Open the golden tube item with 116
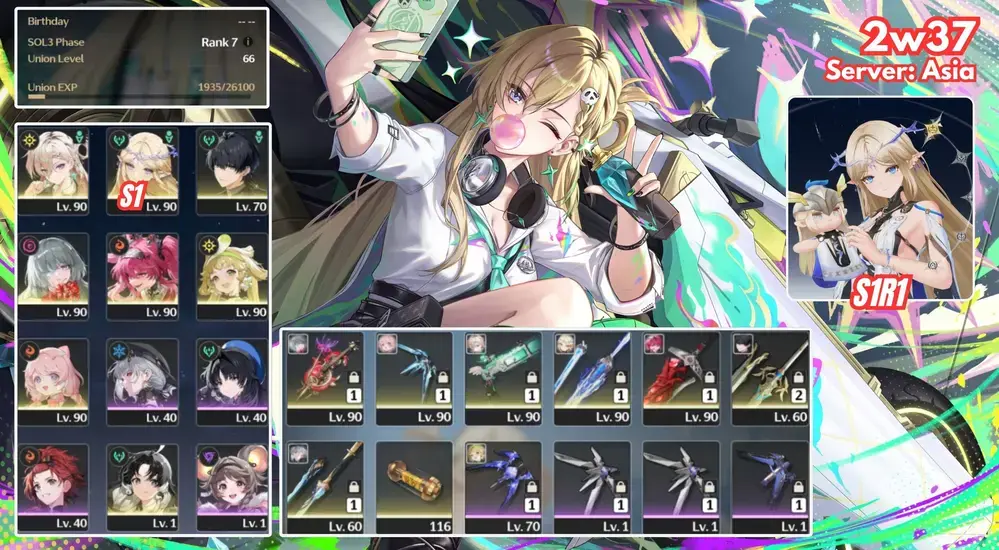 pos(414,480)
